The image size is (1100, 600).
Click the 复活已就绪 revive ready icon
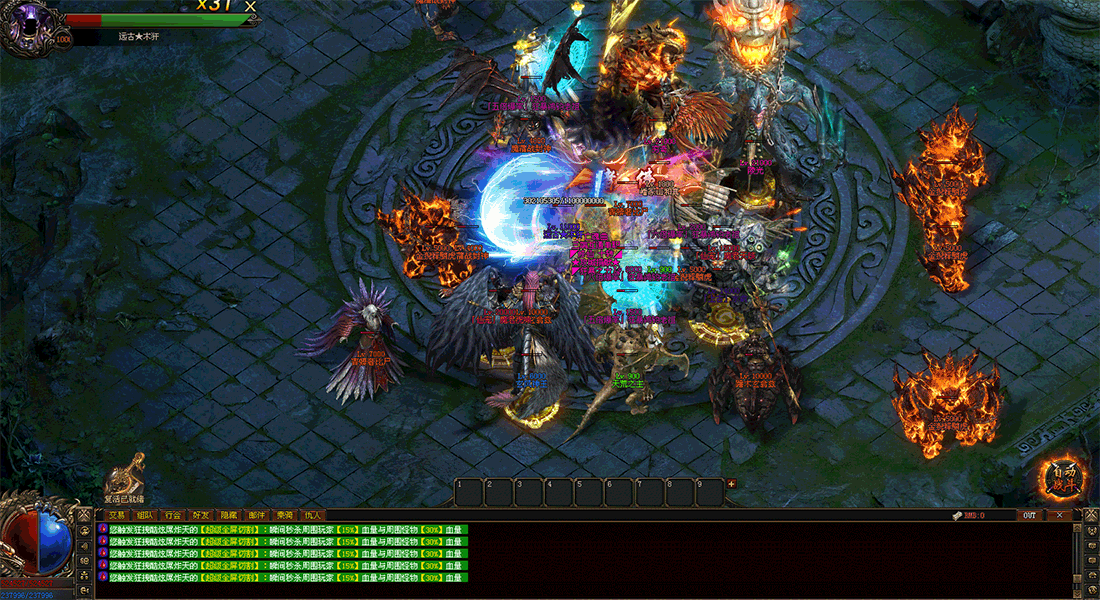point(125,476)
